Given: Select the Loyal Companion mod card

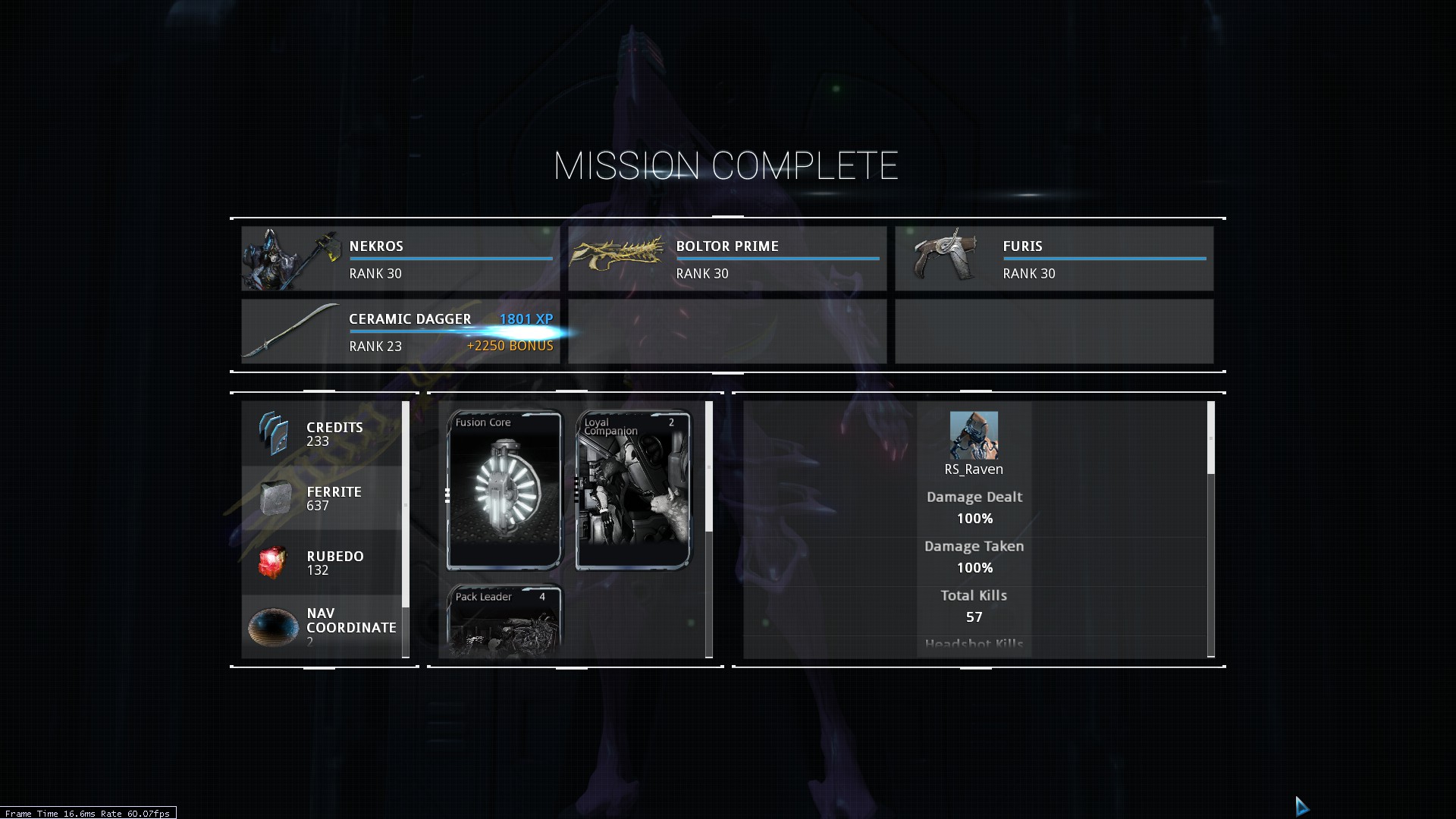Looking at the screenshot, I should tap(633, 490).
